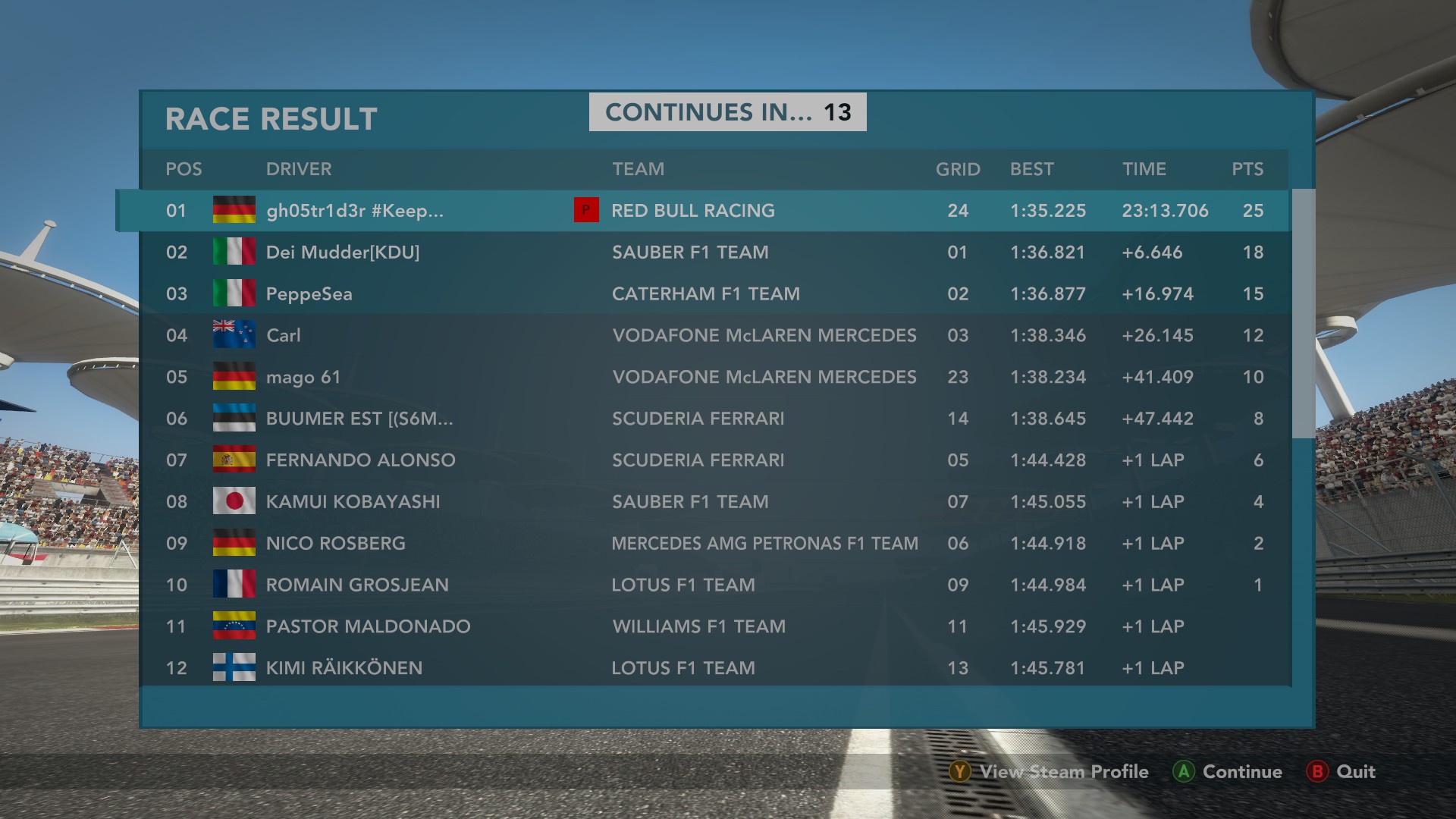The height and width of the screenshot is (819, 1456).
Task: Click the German flag next to gh05tr1d3r
Action: click(x=234, y=210)
